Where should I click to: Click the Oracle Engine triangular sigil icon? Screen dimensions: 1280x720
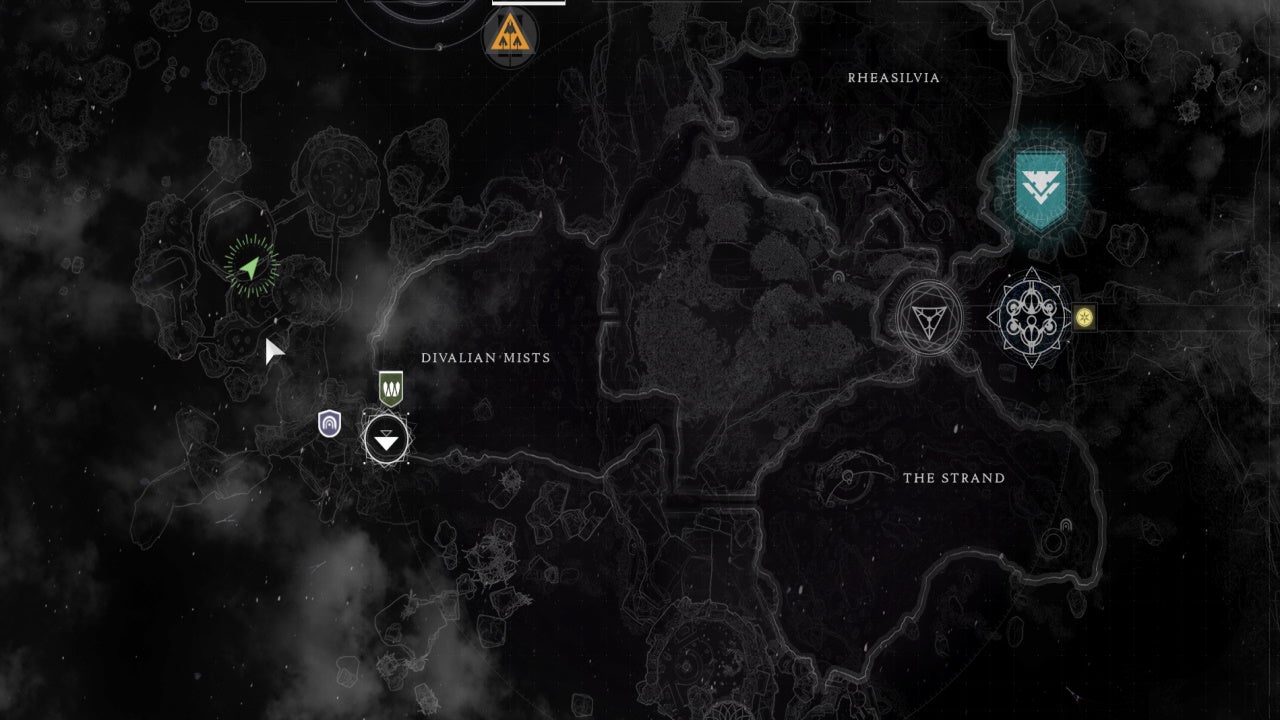coord(930,318)
